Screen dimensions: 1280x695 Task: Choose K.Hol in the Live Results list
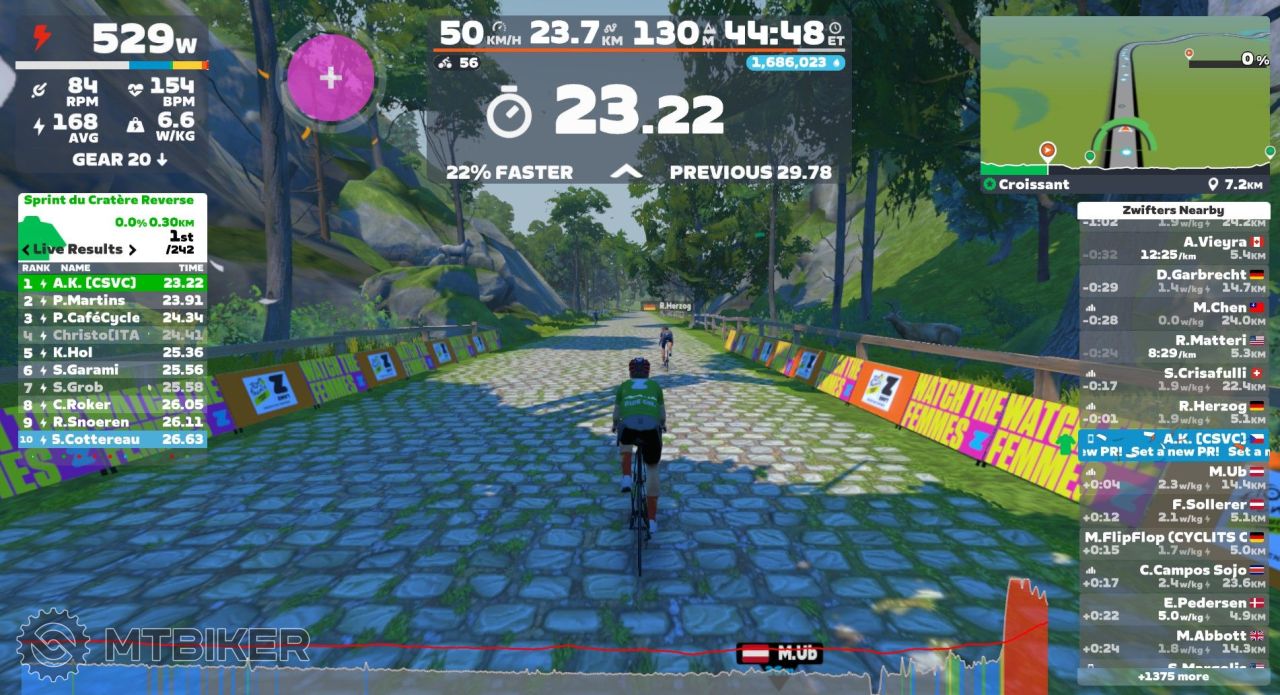pyautogui.click(x=112, y=352)
